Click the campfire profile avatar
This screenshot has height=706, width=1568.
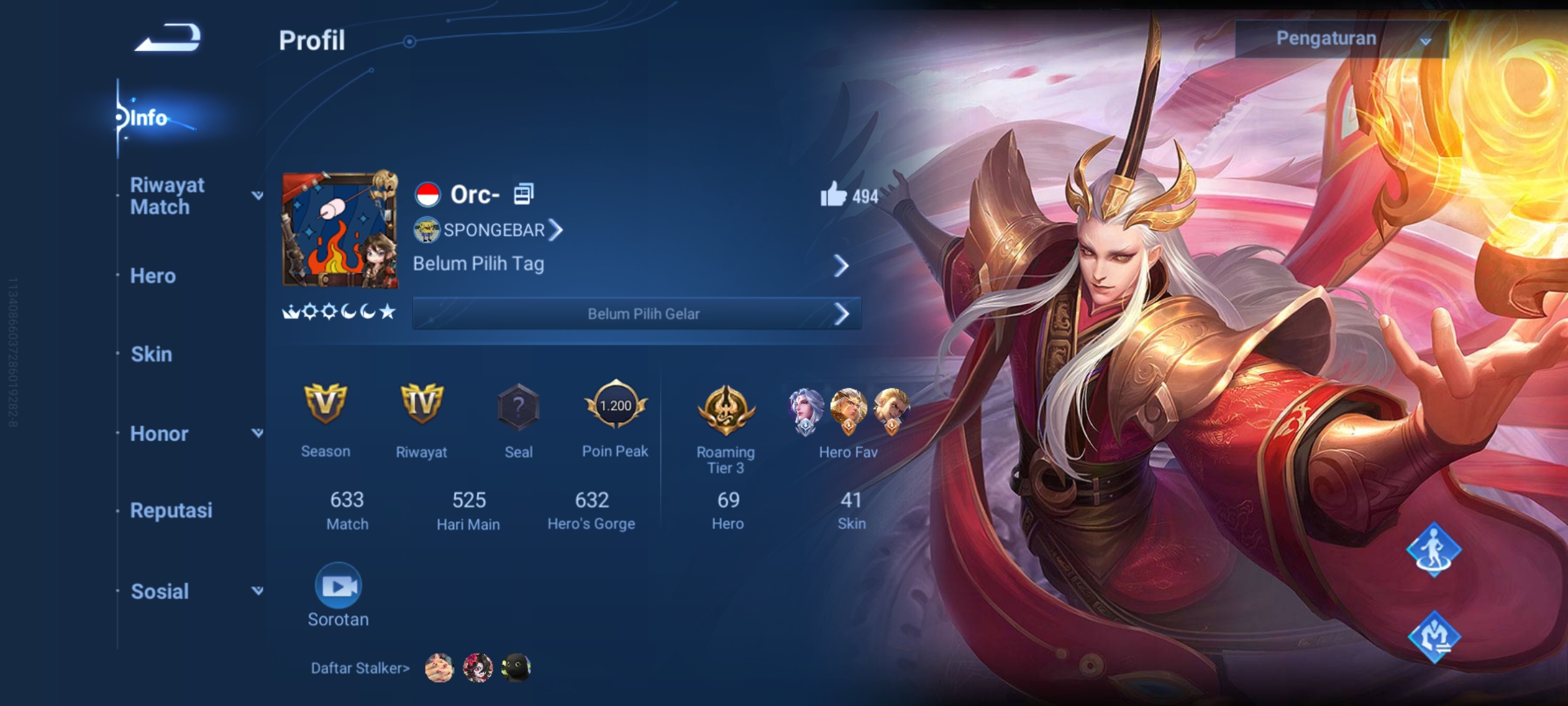(x=340, y=230)
